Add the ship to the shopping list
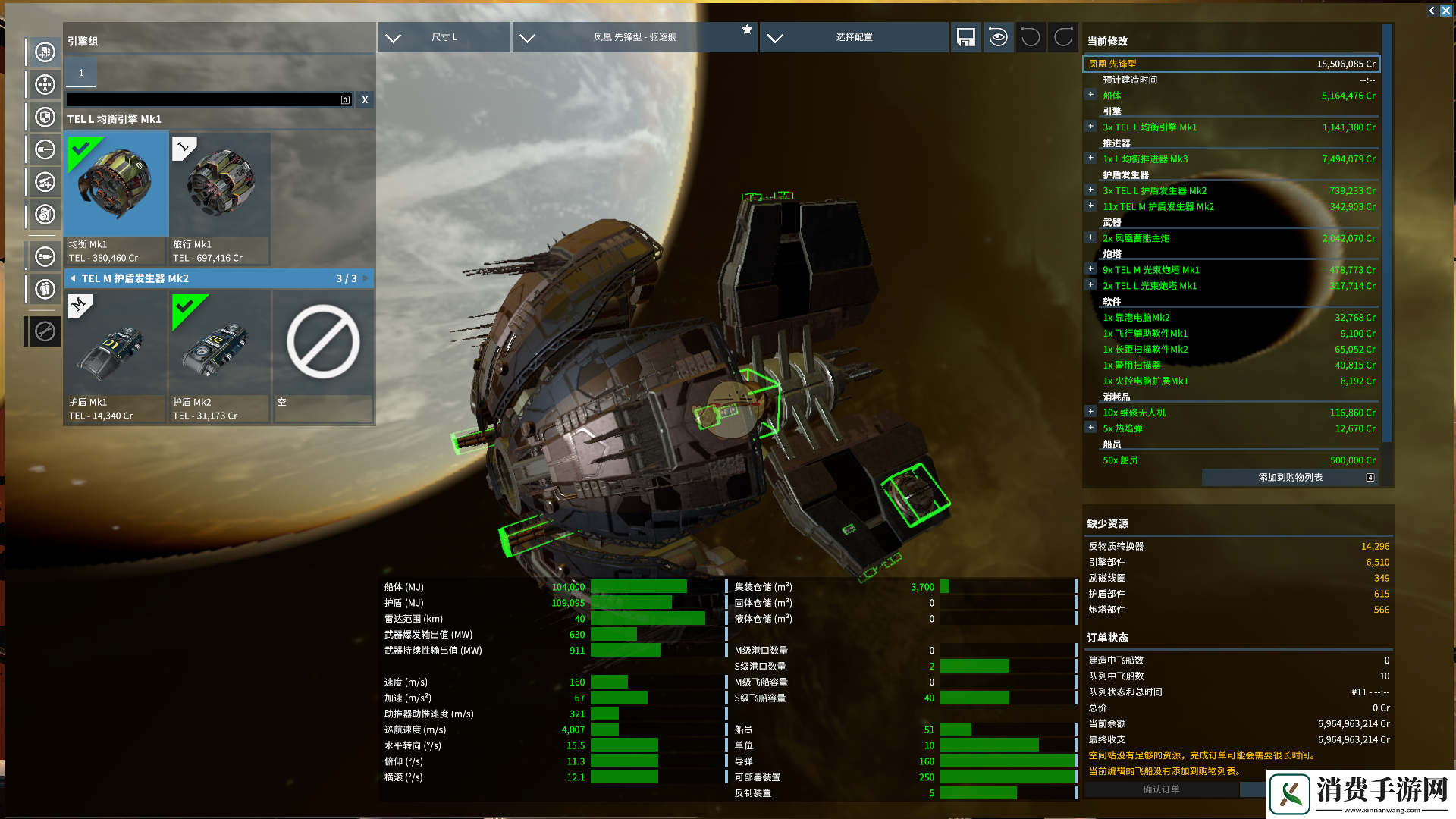Image resolution: width=1456 pixels, height=819 pixels. click(1290, 477)
